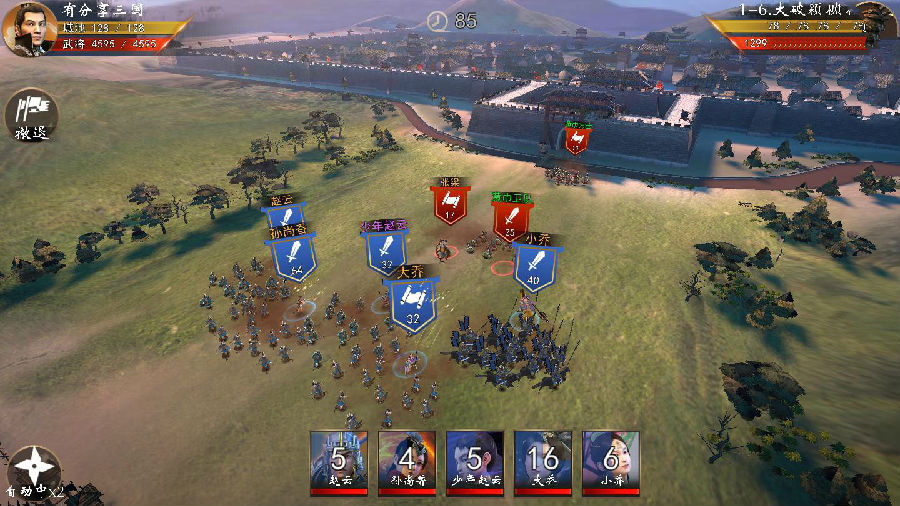Select the 孙尚香 blue sword unit banner

(x=294, y=256)
